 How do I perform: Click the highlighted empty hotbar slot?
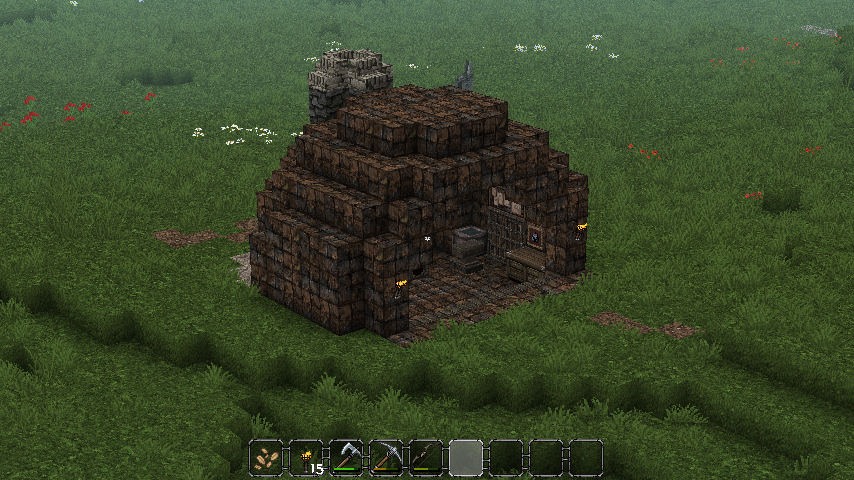(466, 458)
